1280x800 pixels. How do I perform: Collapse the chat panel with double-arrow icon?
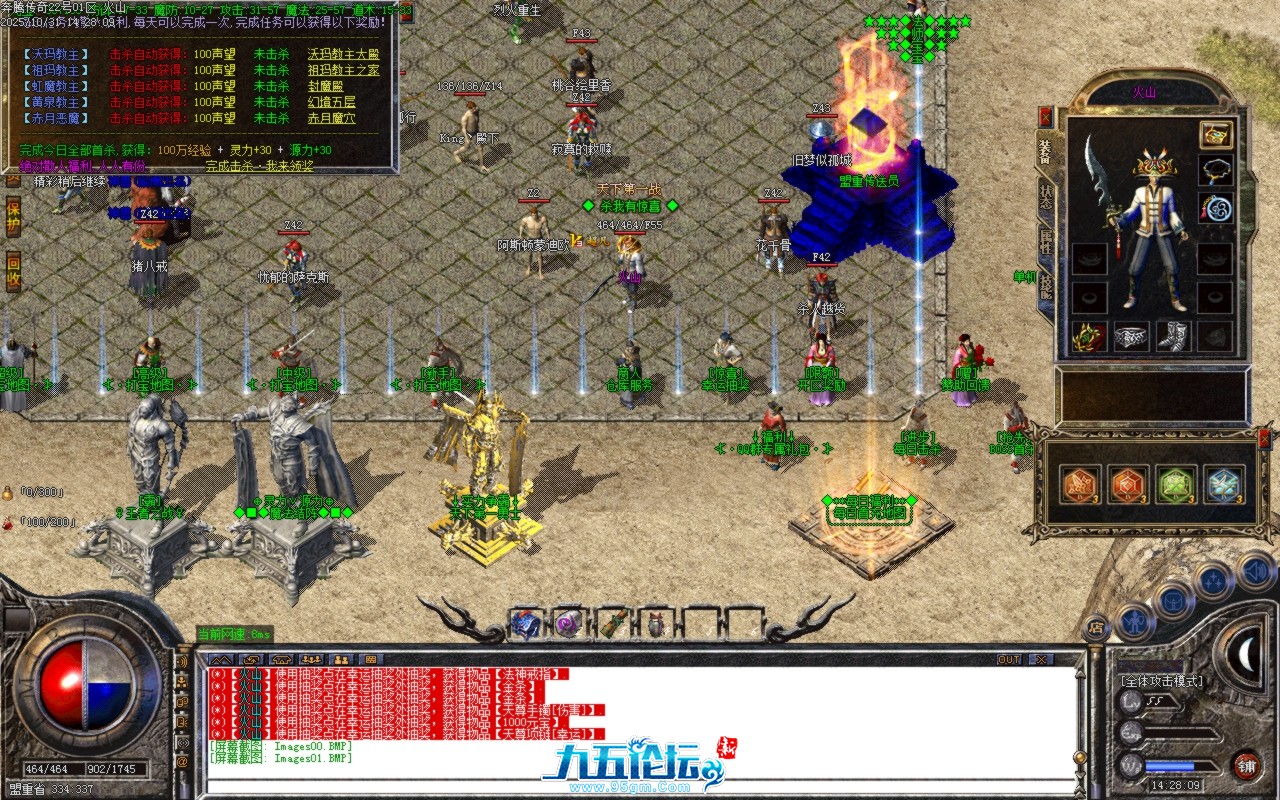click(221, 660)
